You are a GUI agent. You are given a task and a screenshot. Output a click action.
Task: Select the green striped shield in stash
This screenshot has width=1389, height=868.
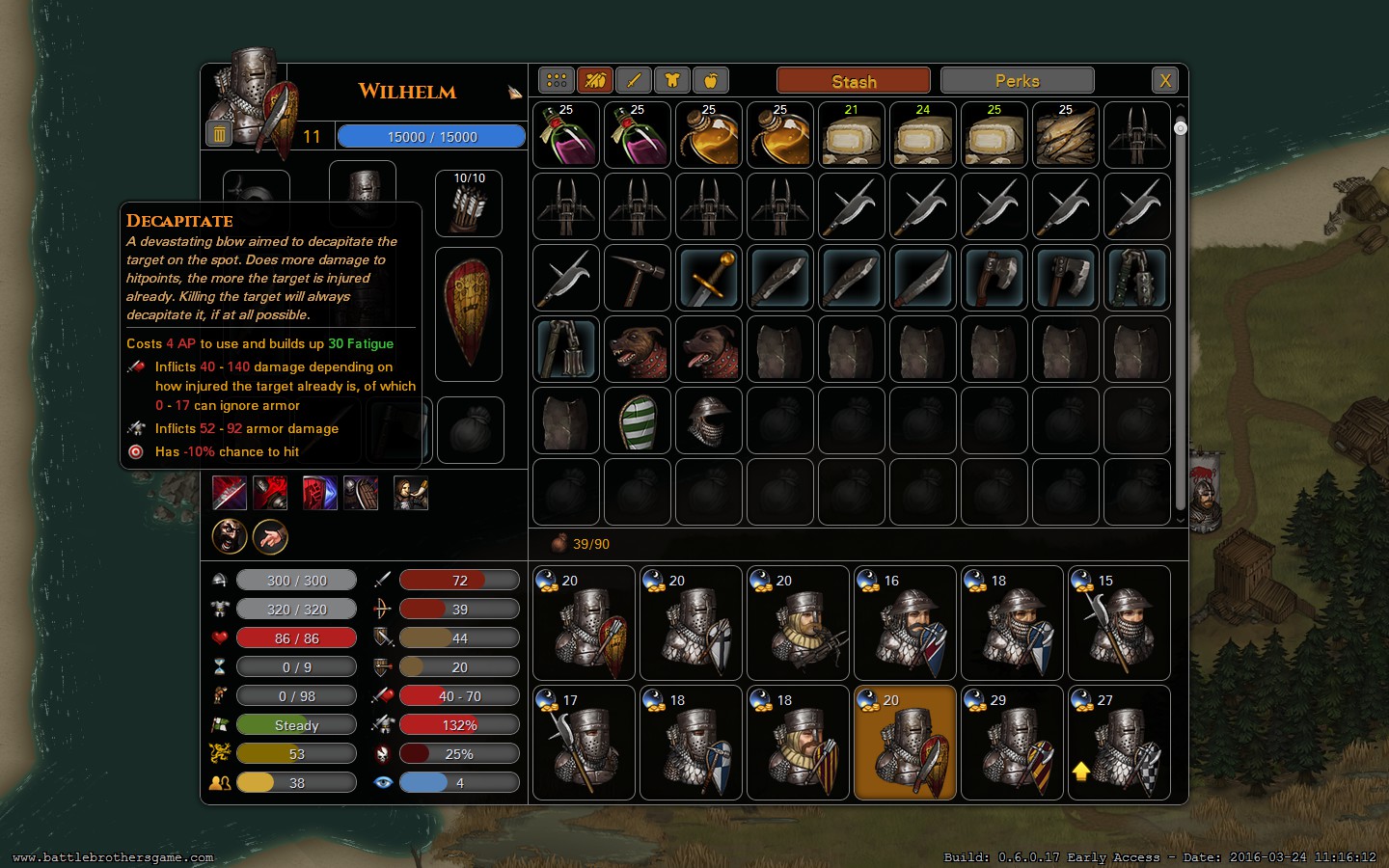click(638, 421)
